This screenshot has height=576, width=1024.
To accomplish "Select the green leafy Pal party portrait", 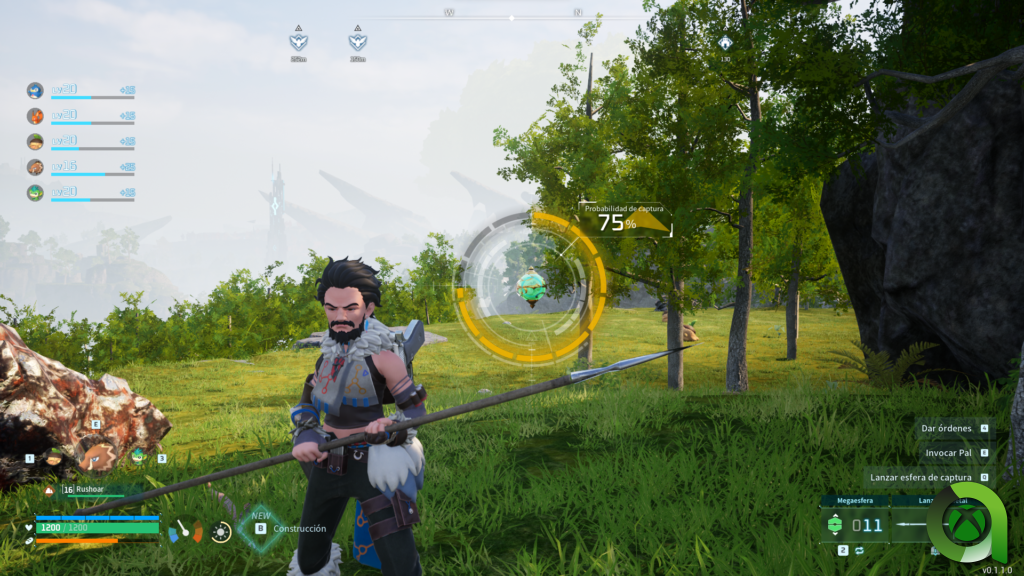I will pyautogui.click(x=35, y=192).
